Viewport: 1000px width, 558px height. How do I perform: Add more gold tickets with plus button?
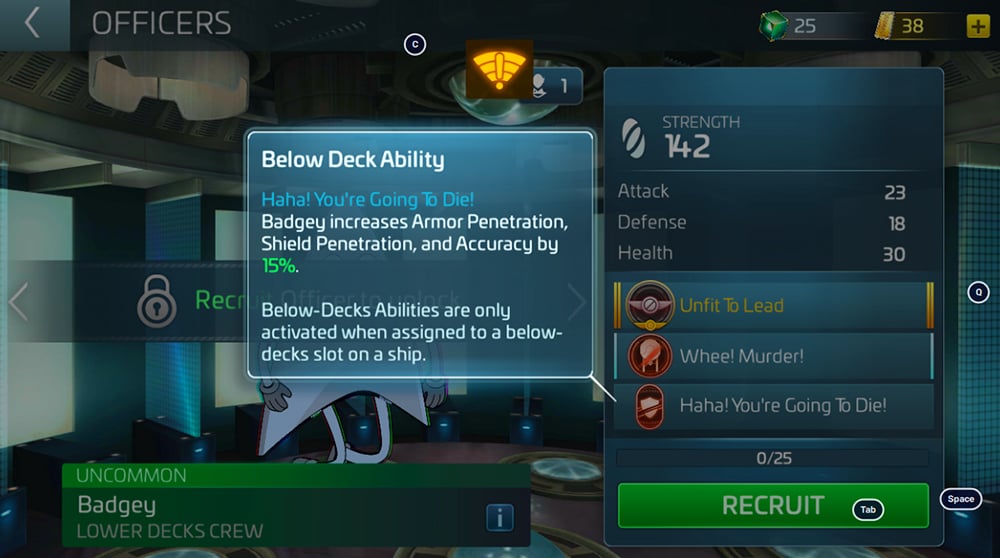coord(977,26)
